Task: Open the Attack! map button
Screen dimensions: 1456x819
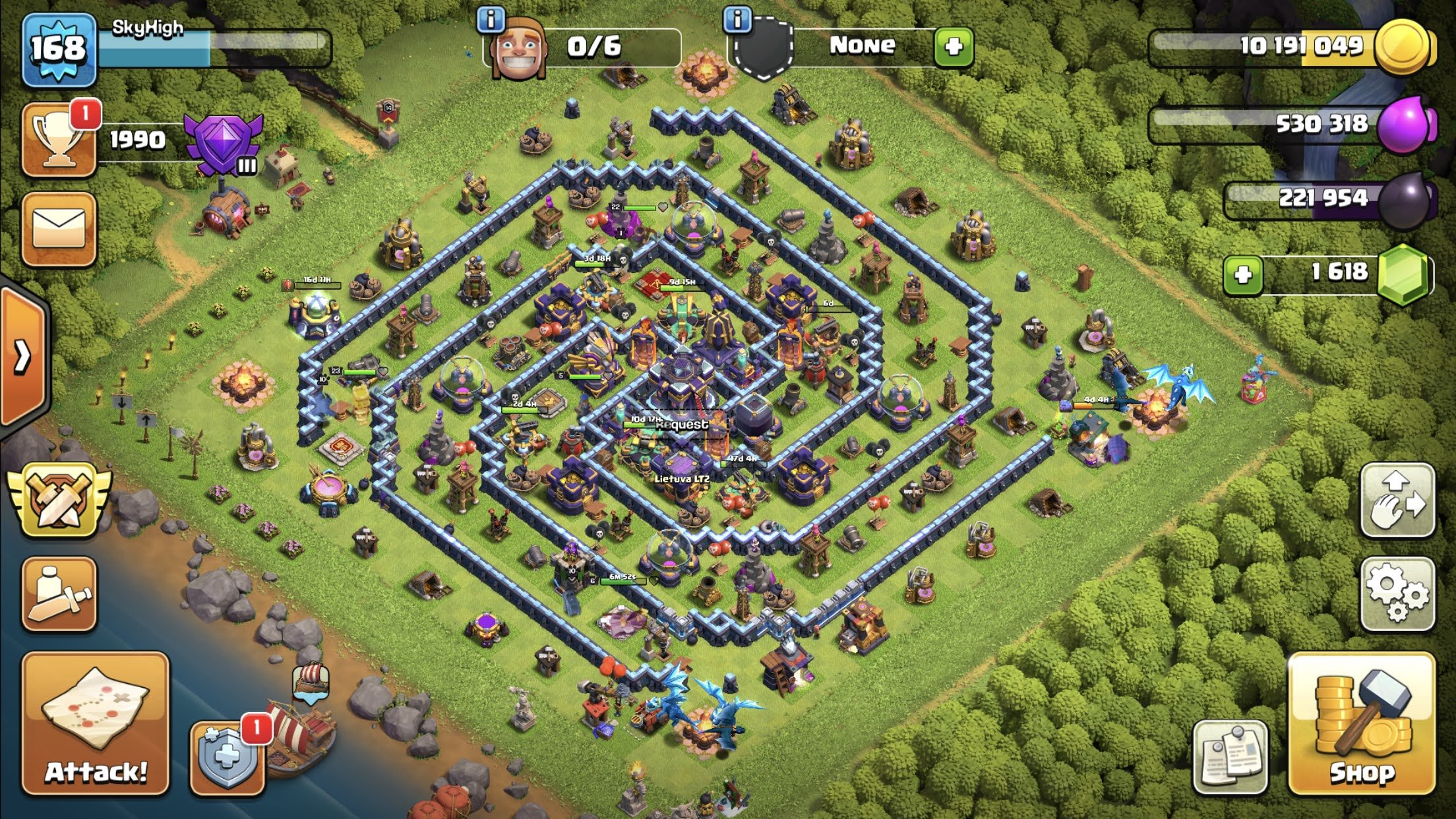Action: 96,723
